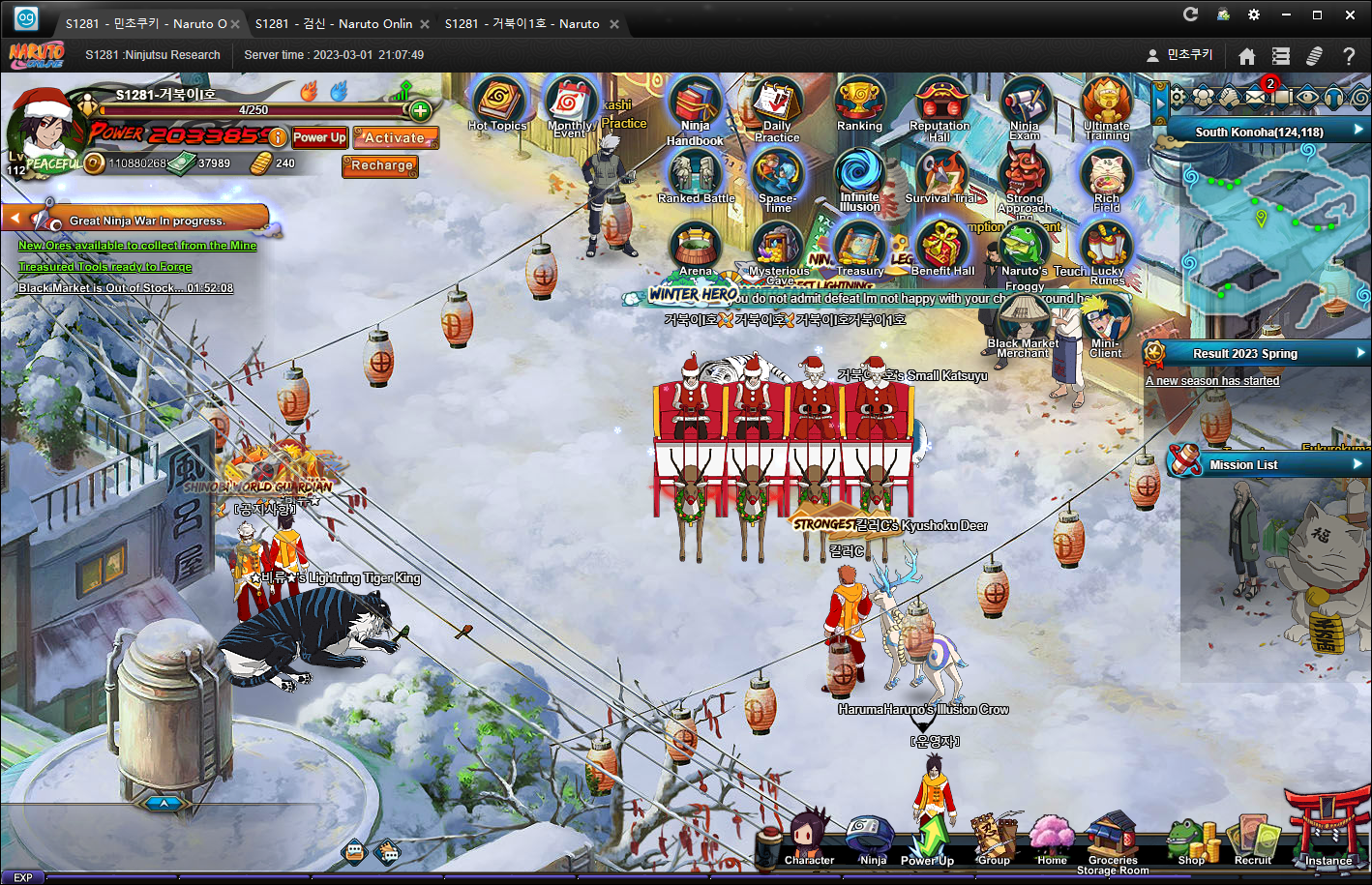1372x885 pixels.
Task: Close the launcher window
Action: [x=1350, y=15]
